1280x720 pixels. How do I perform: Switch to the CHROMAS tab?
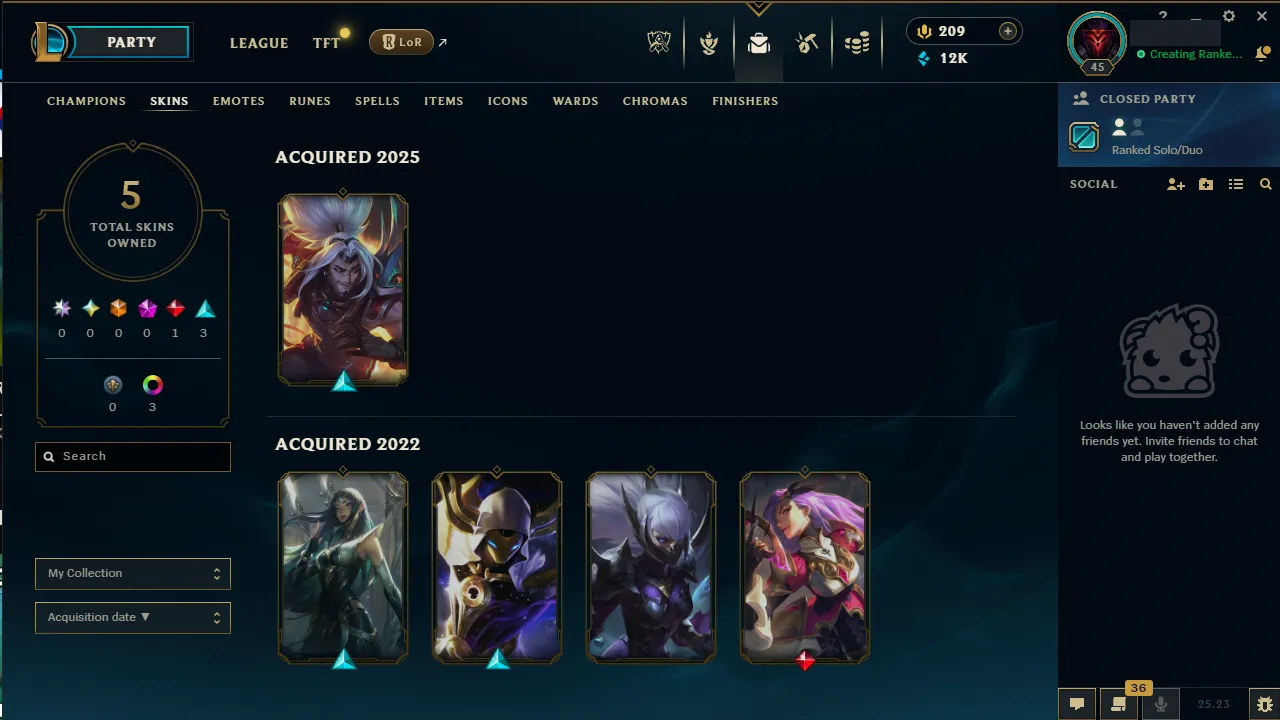pyautogui.click(x=655, y=101)
